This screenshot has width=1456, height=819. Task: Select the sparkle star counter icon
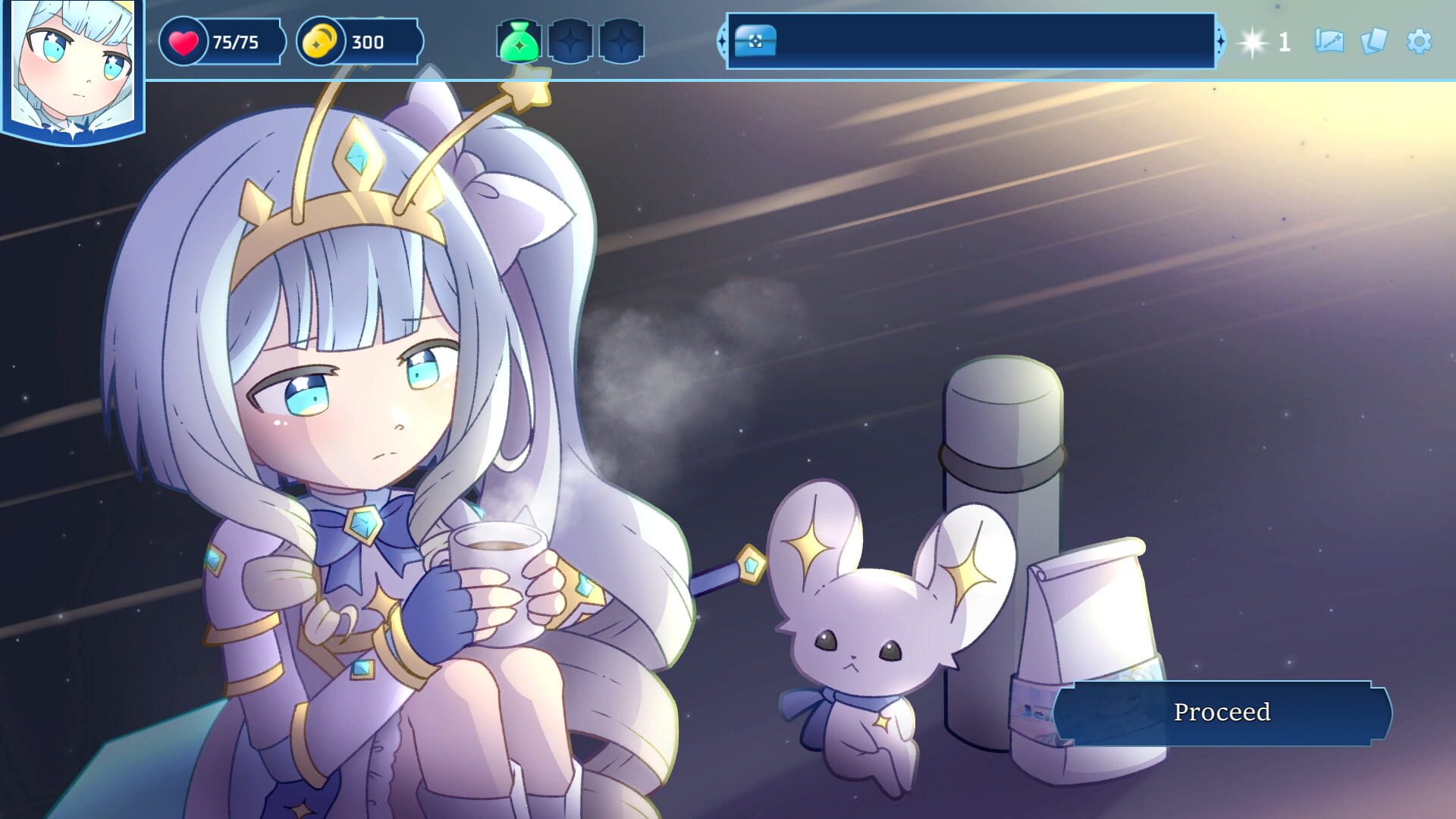click(1253, 43)
